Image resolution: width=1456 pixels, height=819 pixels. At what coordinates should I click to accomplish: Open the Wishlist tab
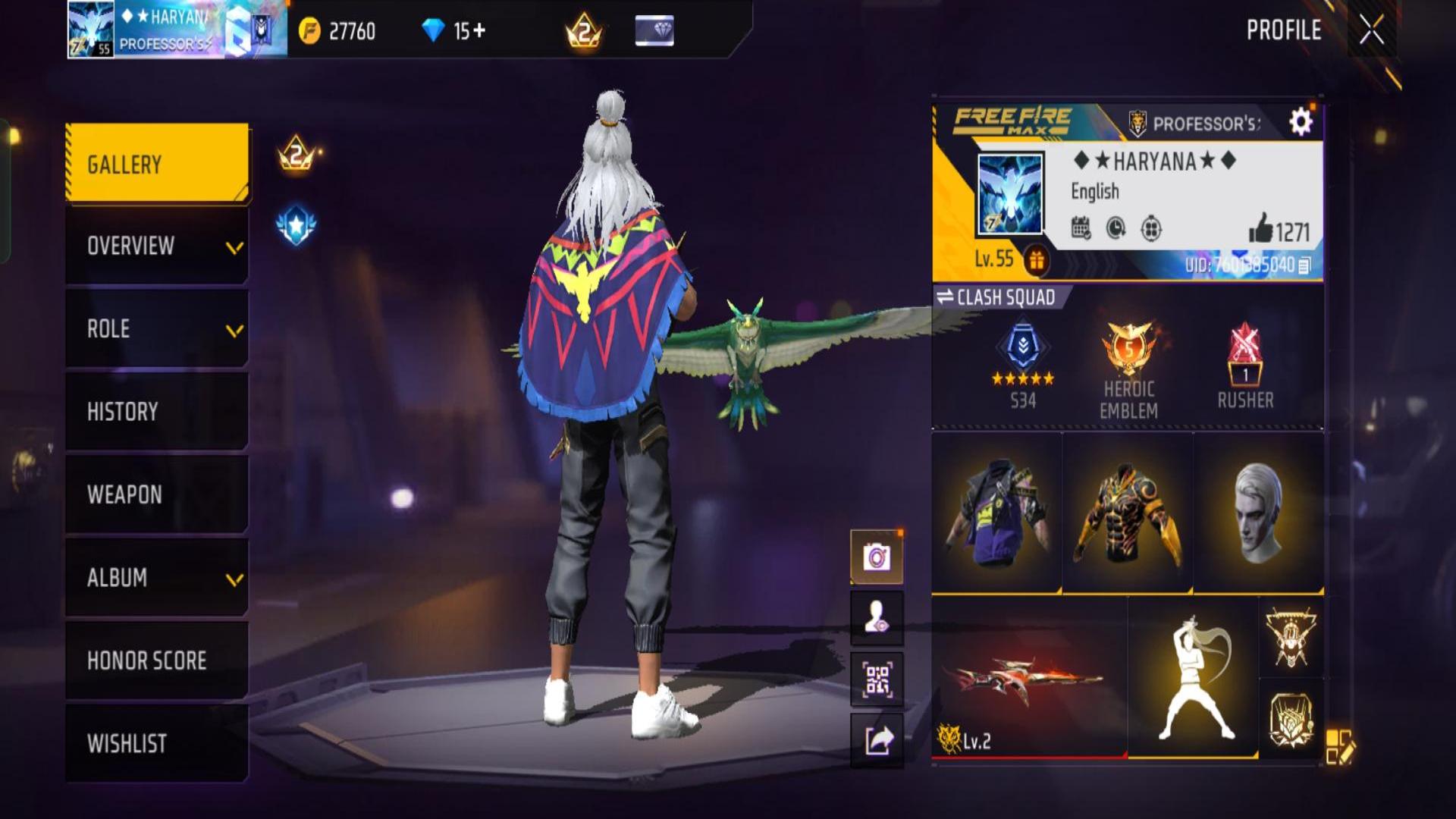tap(158, 743)
